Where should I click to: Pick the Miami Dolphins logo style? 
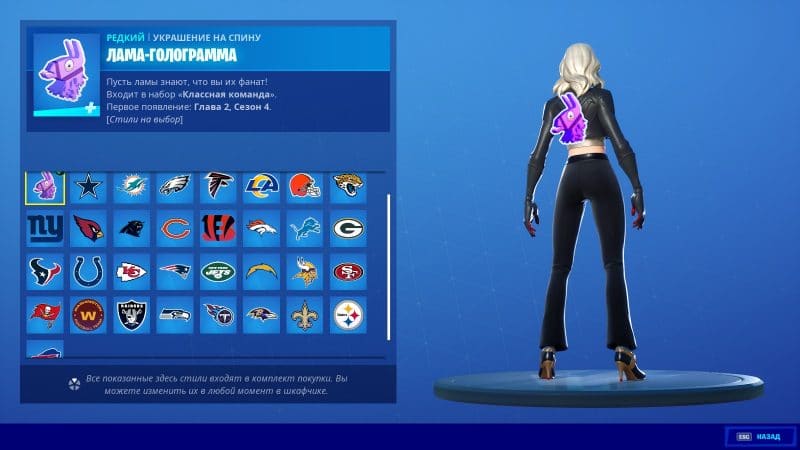[x=131, y=186]
